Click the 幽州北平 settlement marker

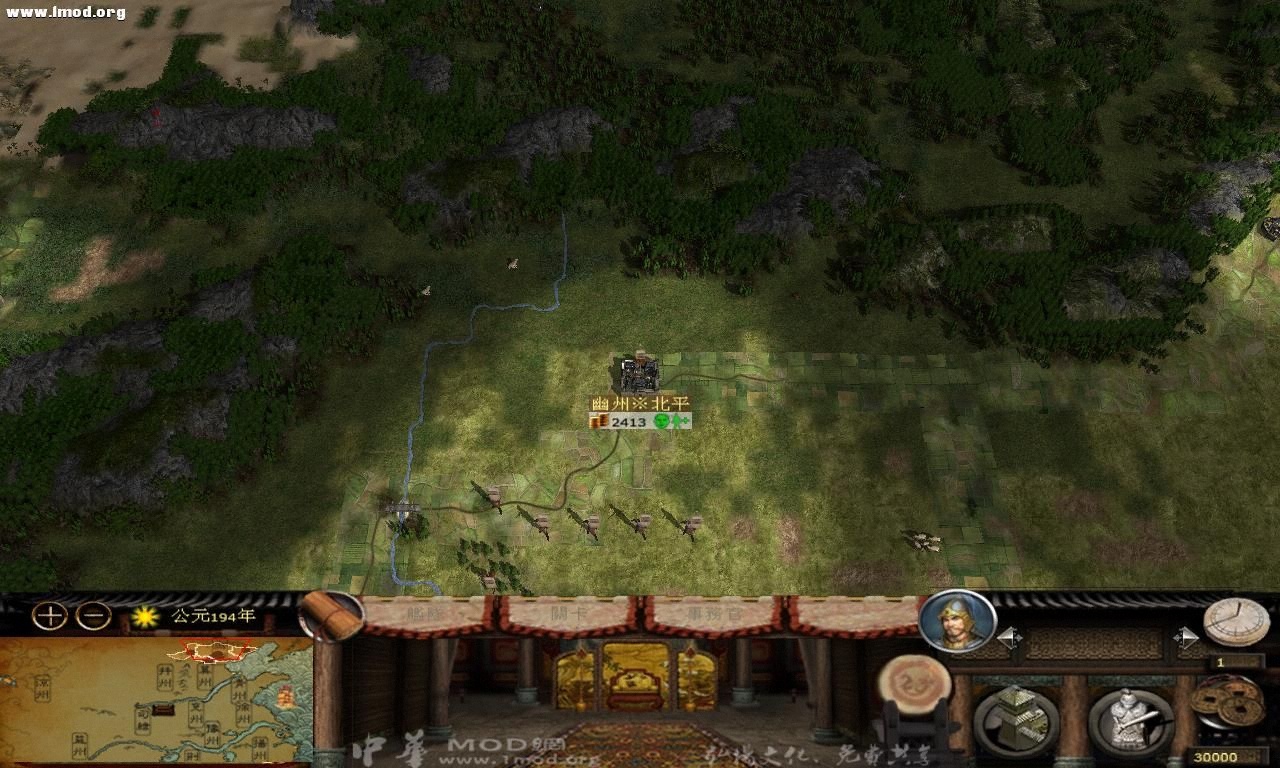[637, 375]
